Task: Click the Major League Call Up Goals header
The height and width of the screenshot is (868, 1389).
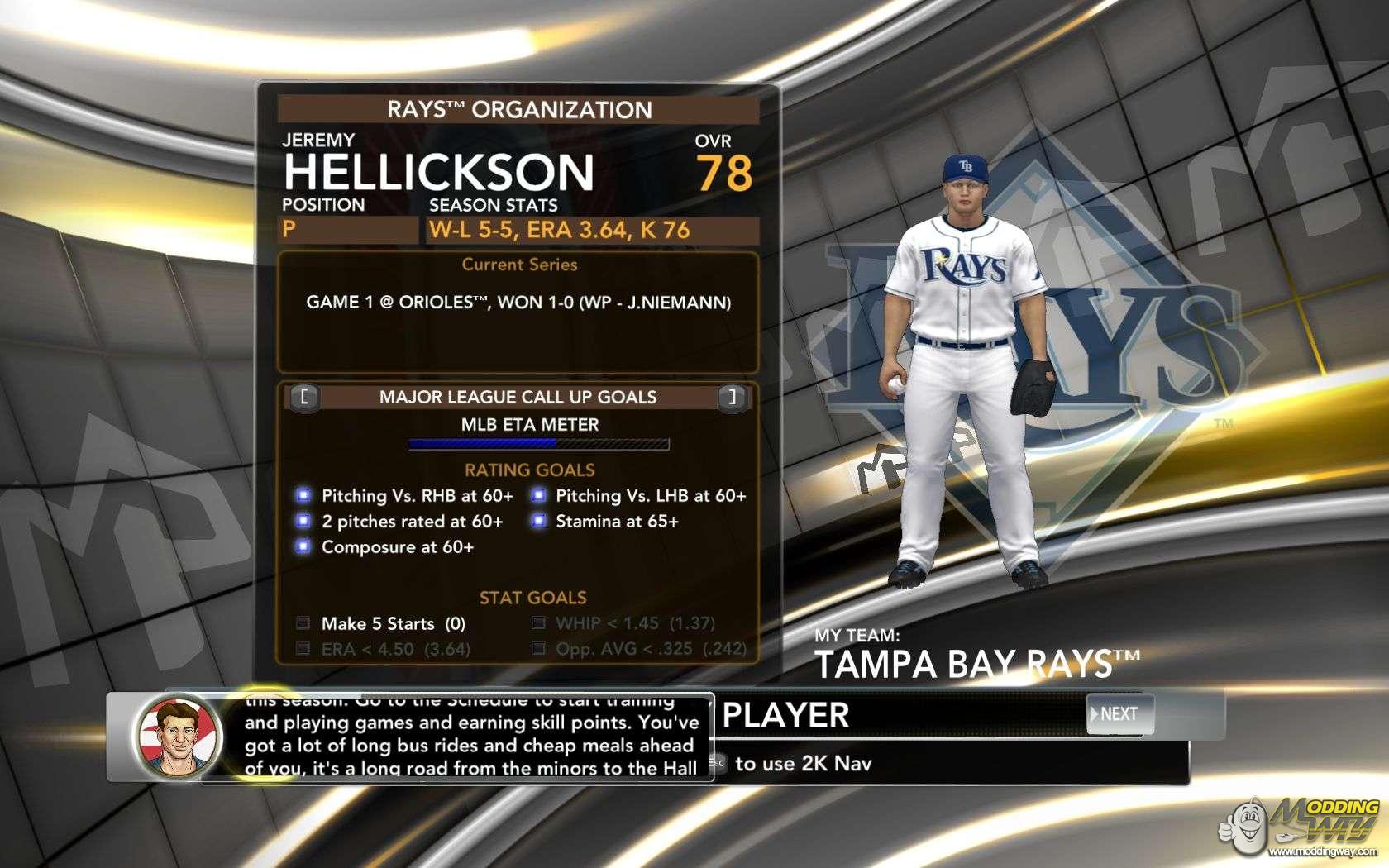Action: (x=518, y=397)
